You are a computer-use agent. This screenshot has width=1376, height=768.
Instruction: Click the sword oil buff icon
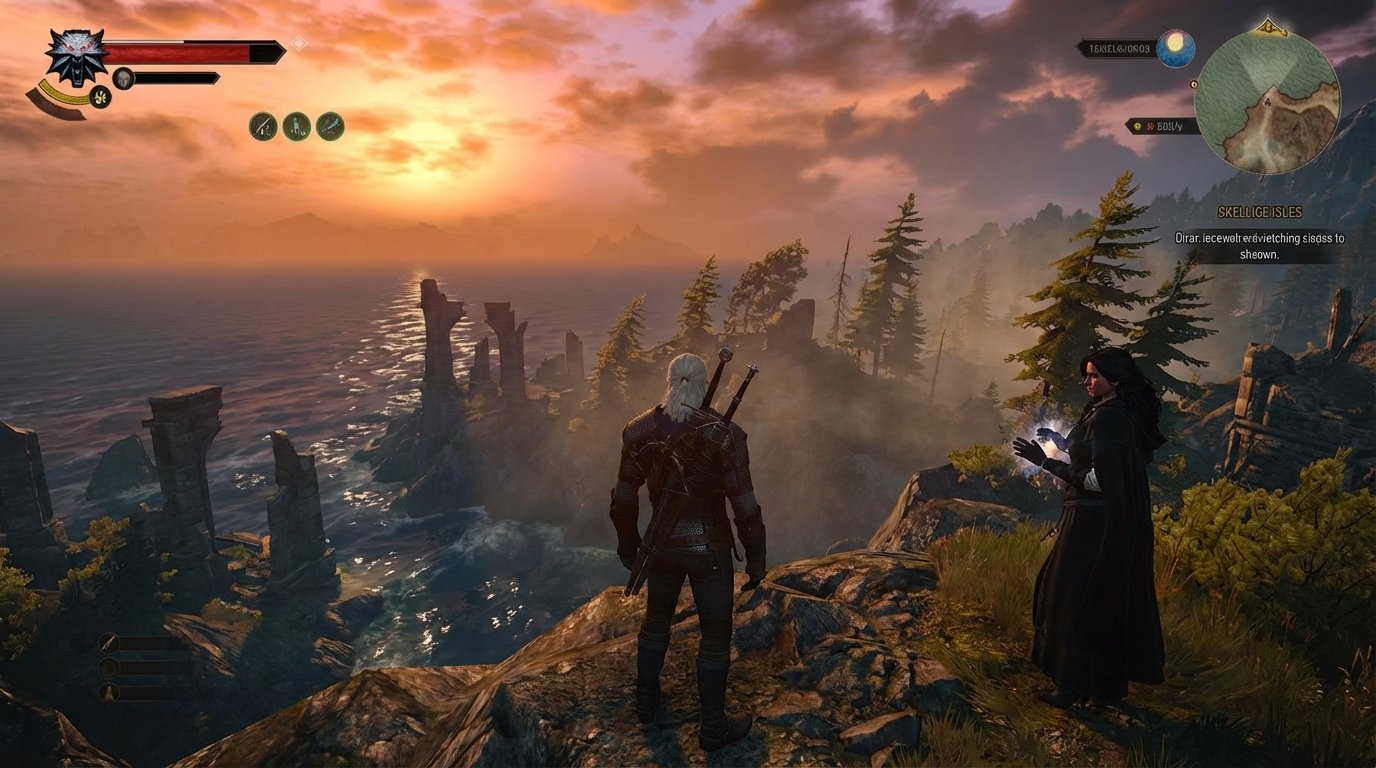tap(262, 125)
